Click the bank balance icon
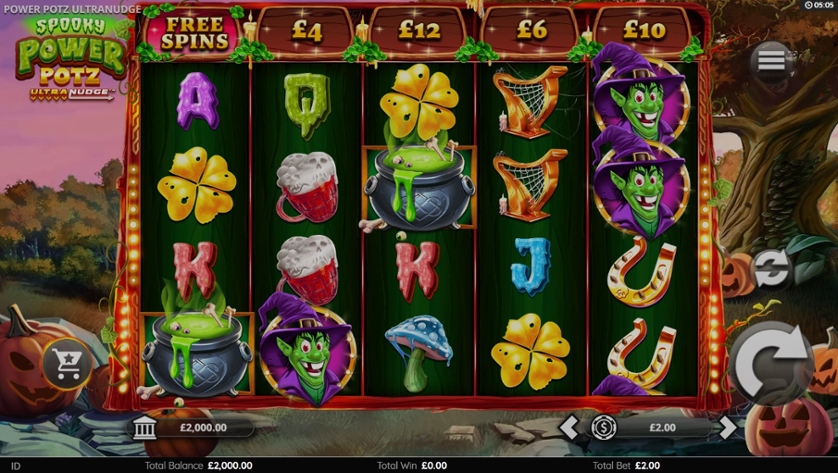Screen dimensions: 838x473 146,428
